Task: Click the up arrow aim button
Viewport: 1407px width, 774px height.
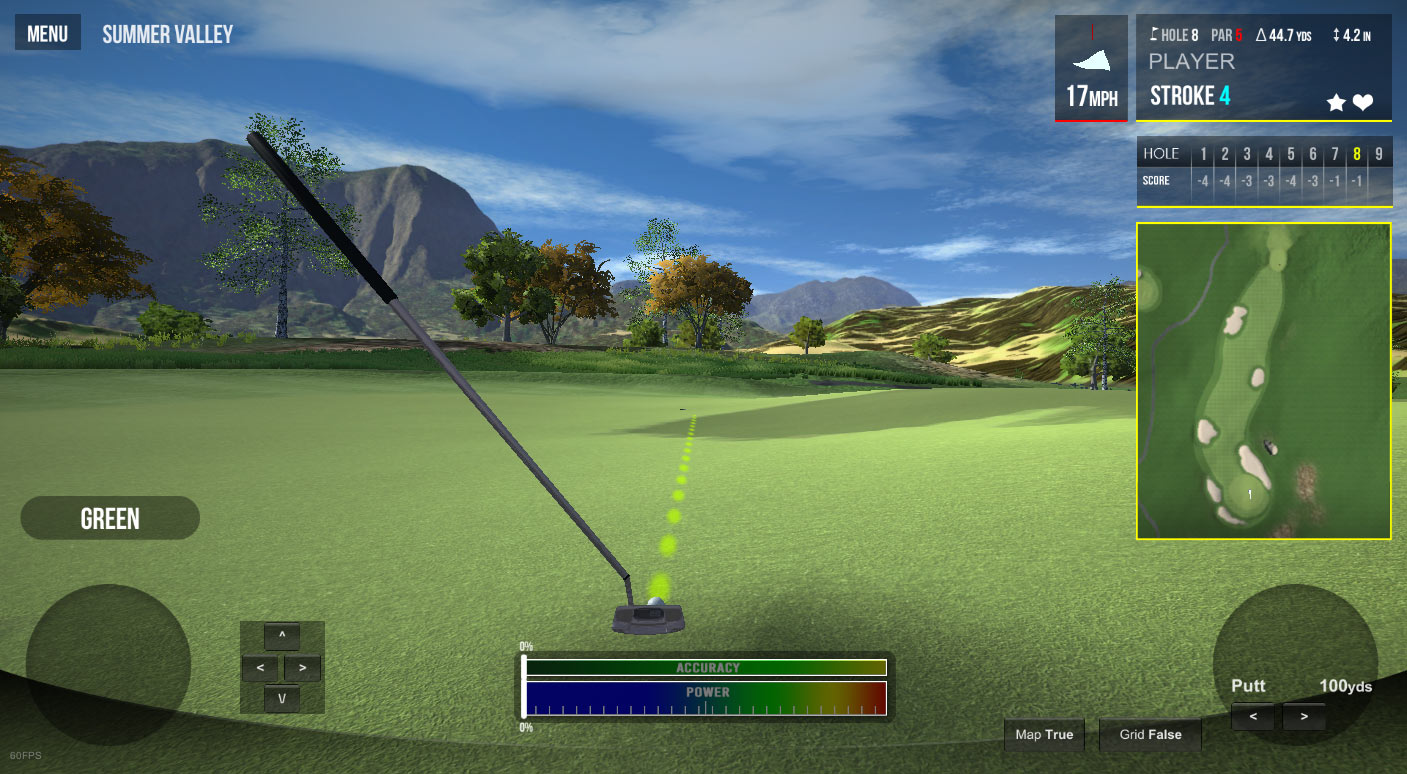Action: point(282,636)
